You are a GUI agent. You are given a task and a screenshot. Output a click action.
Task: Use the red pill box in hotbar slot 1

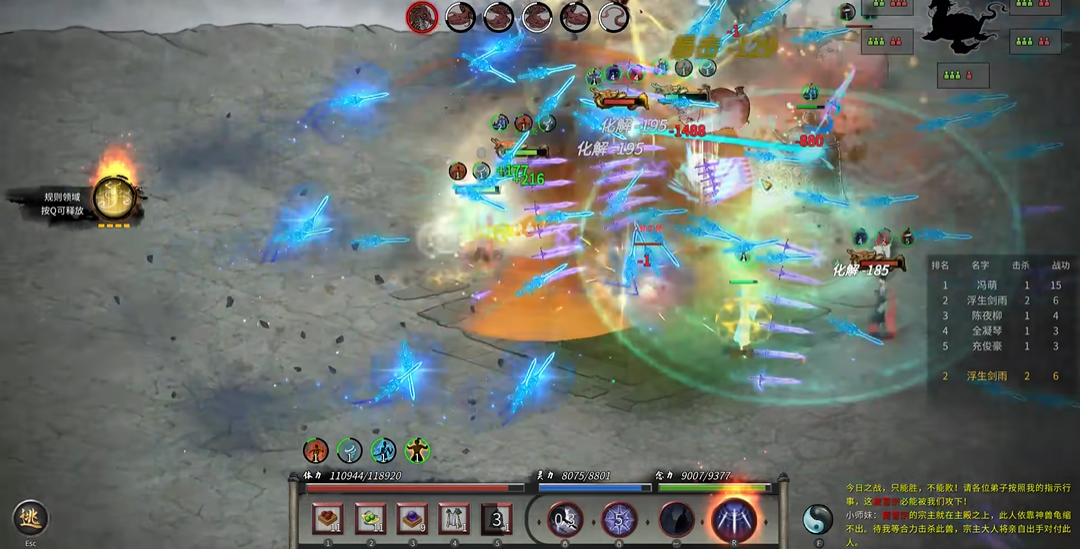(x=328, y=518)
